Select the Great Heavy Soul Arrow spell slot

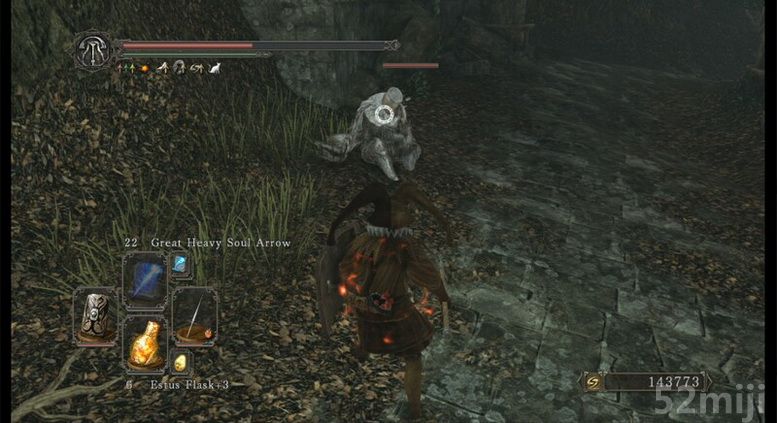click(x=144, y=278)
